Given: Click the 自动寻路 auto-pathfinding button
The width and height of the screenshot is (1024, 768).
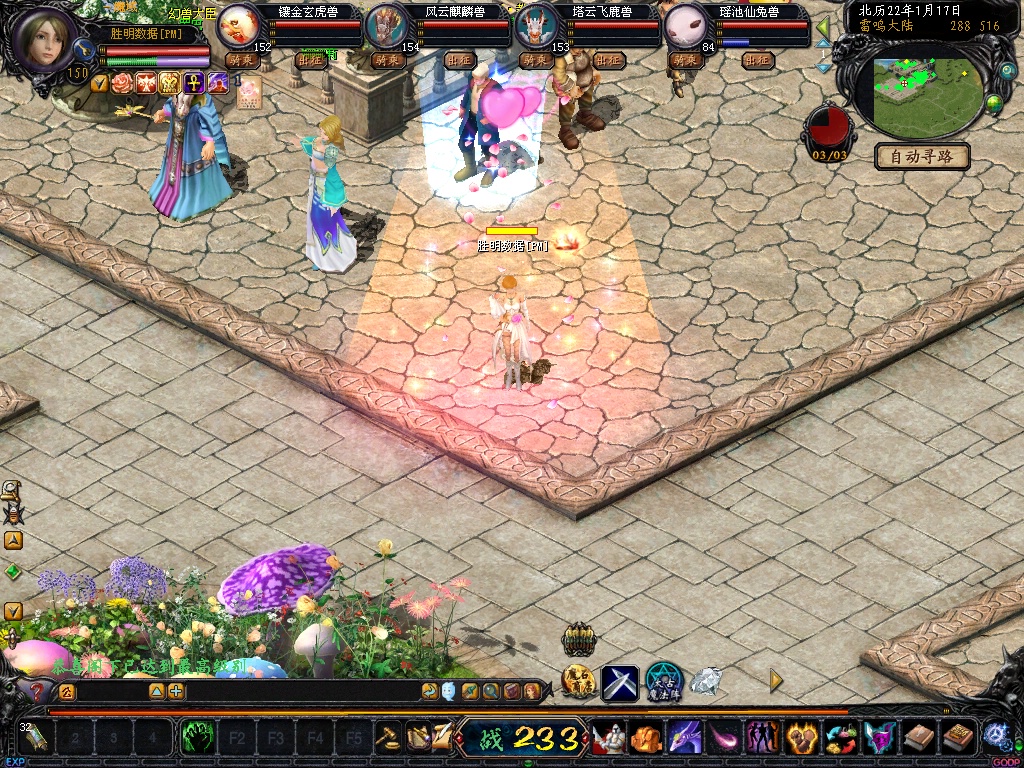Looking at the screenshot, I should [922, 157].
